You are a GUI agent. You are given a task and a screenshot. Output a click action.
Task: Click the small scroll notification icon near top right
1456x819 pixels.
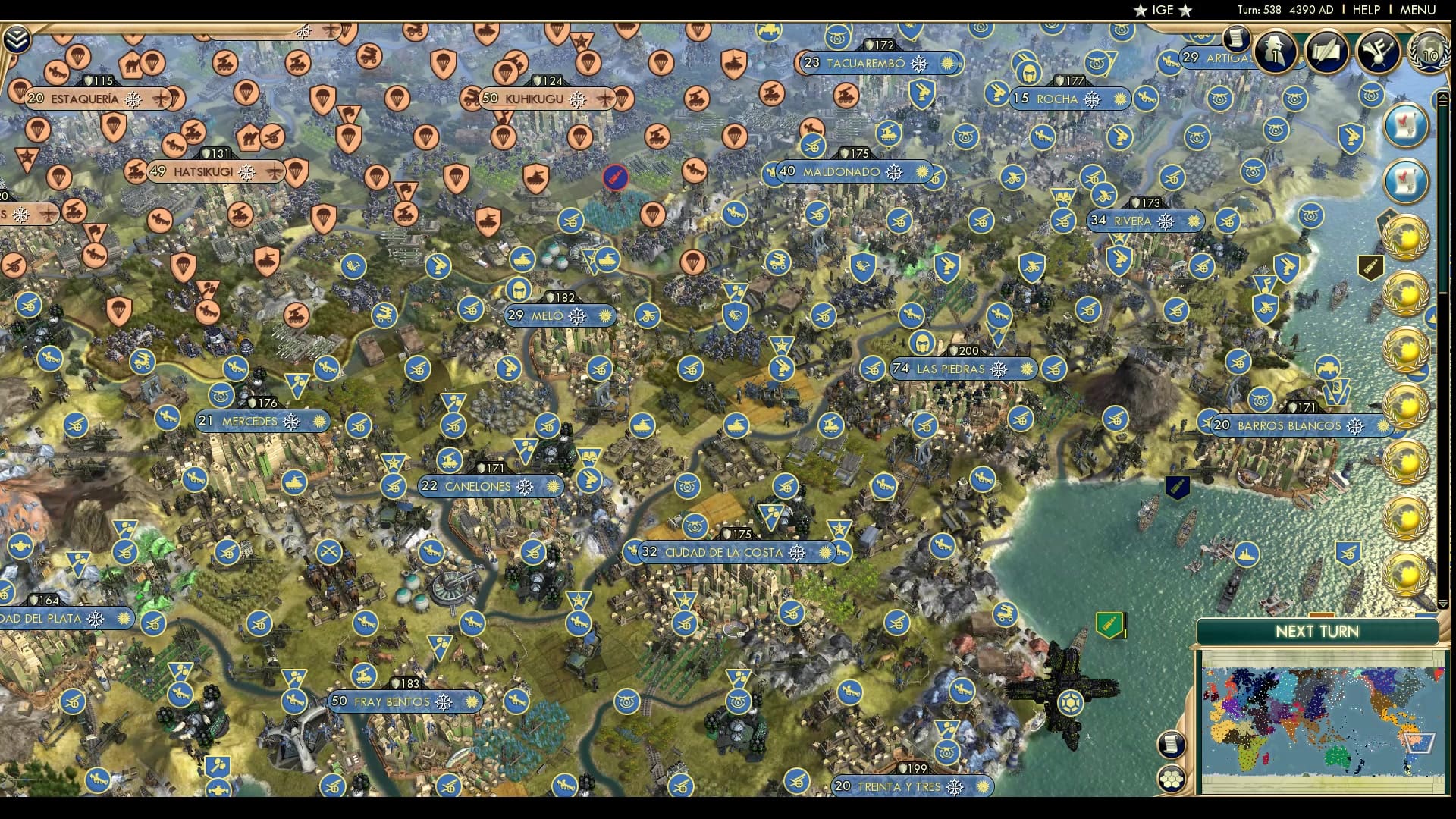coord(1237,40)
